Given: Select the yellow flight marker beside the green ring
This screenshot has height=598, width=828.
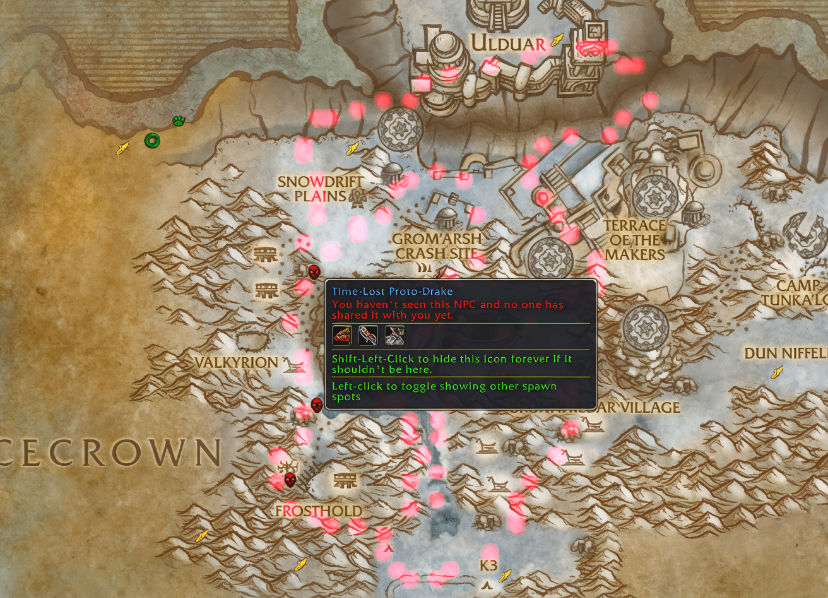Looking at the screenshot, I should 122,149.
